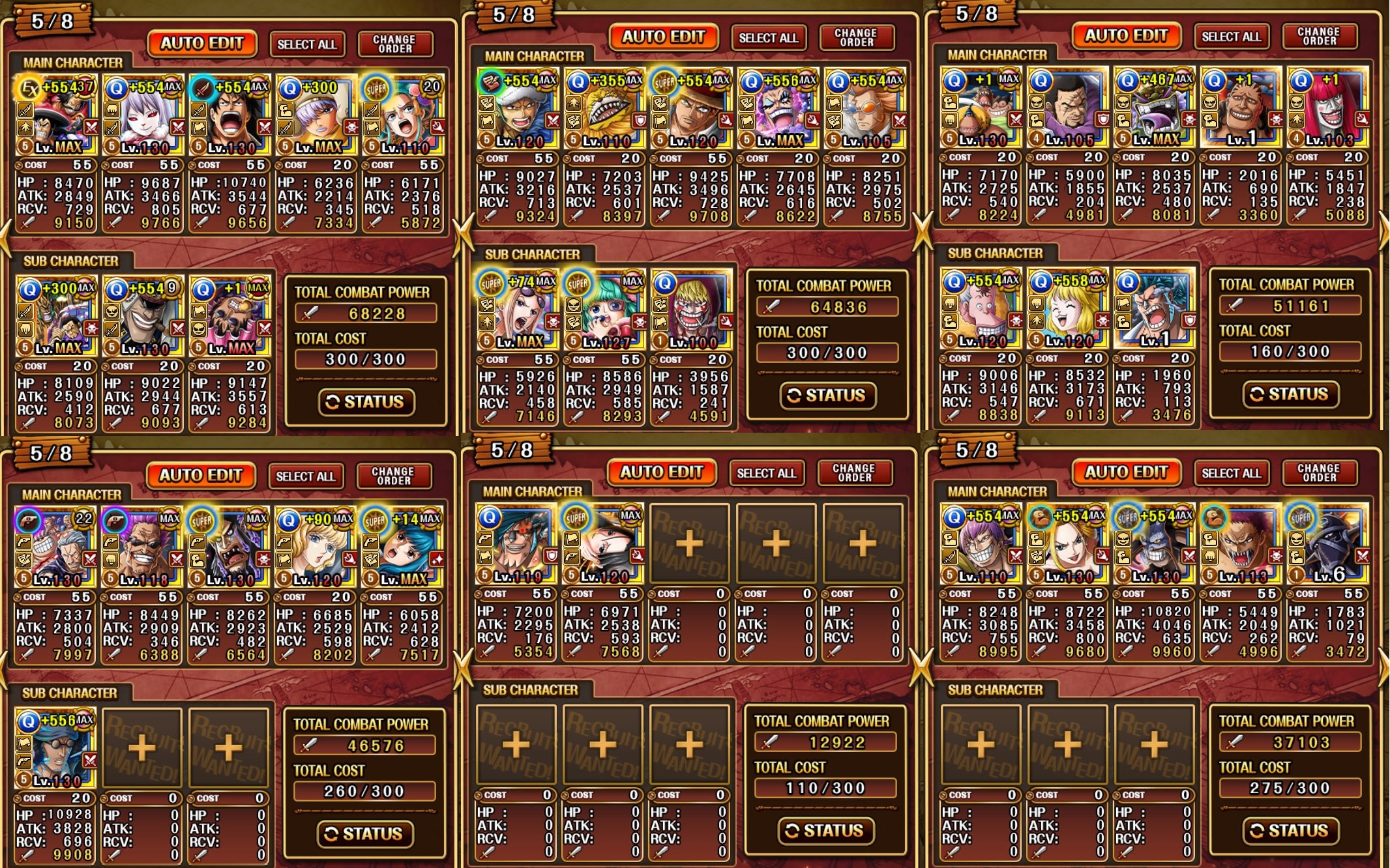
Task: Choose the main character with HP 10820
Action: pos(1153,544)
